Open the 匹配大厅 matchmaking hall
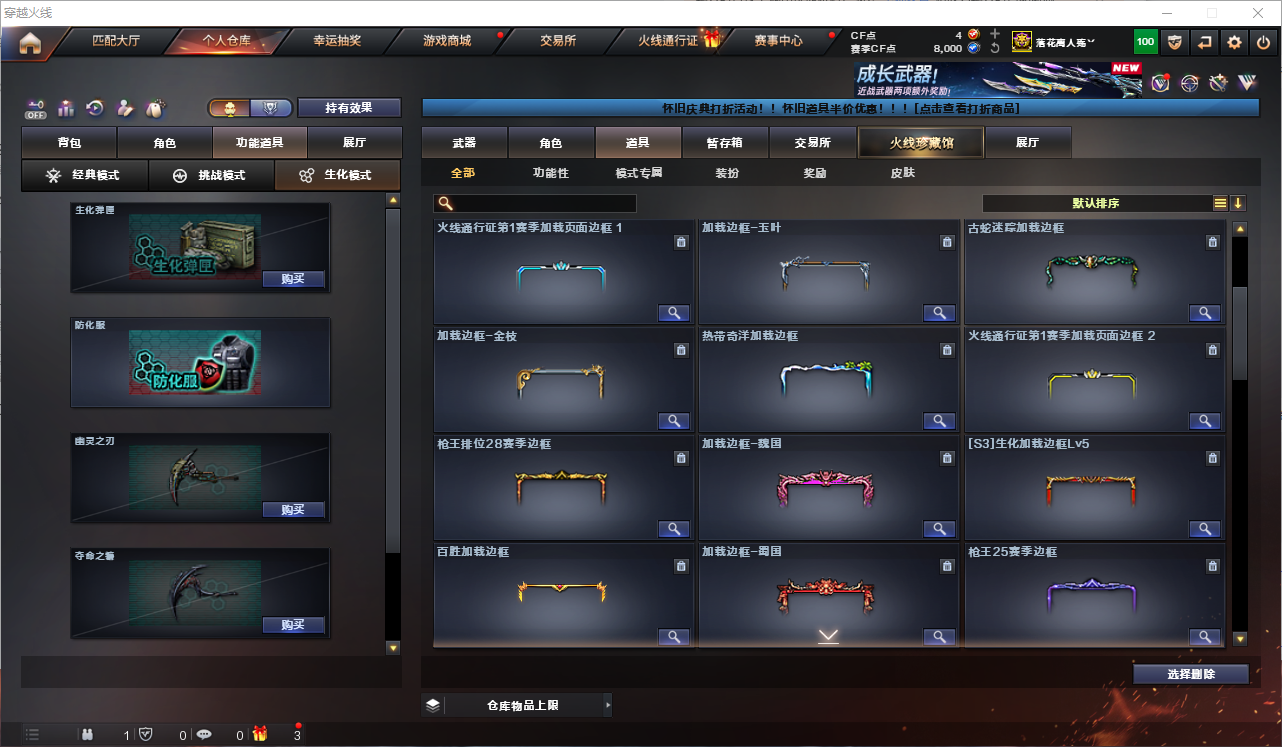 [116, 41]
